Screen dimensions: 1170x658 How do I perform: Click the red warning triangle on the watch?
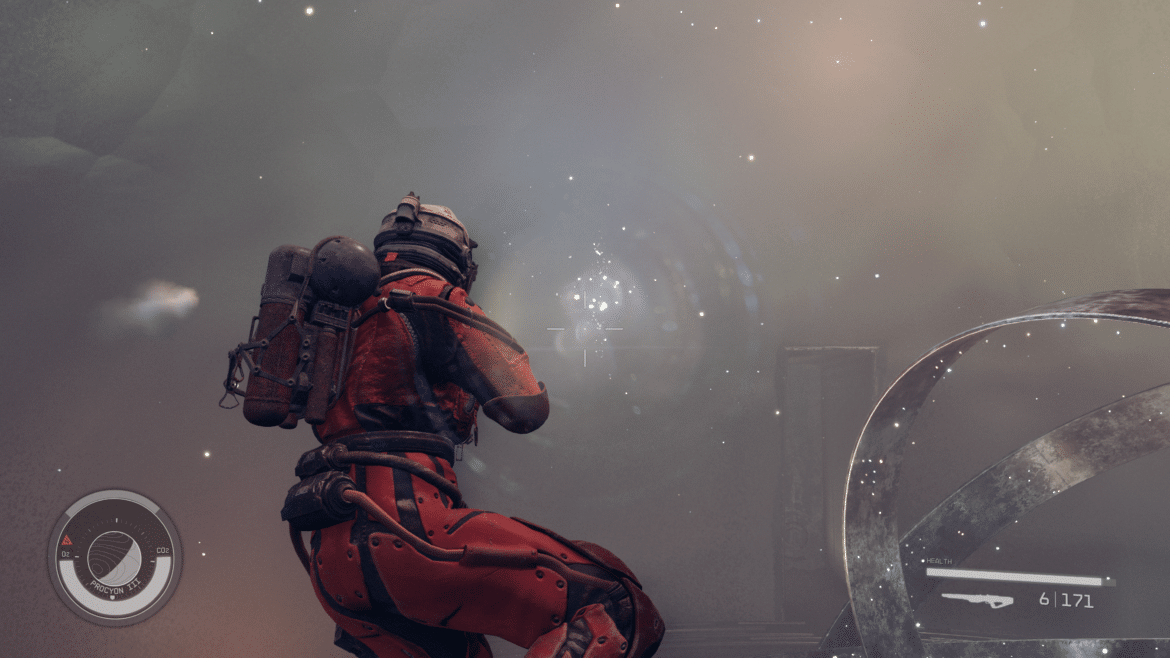point(68,538)
